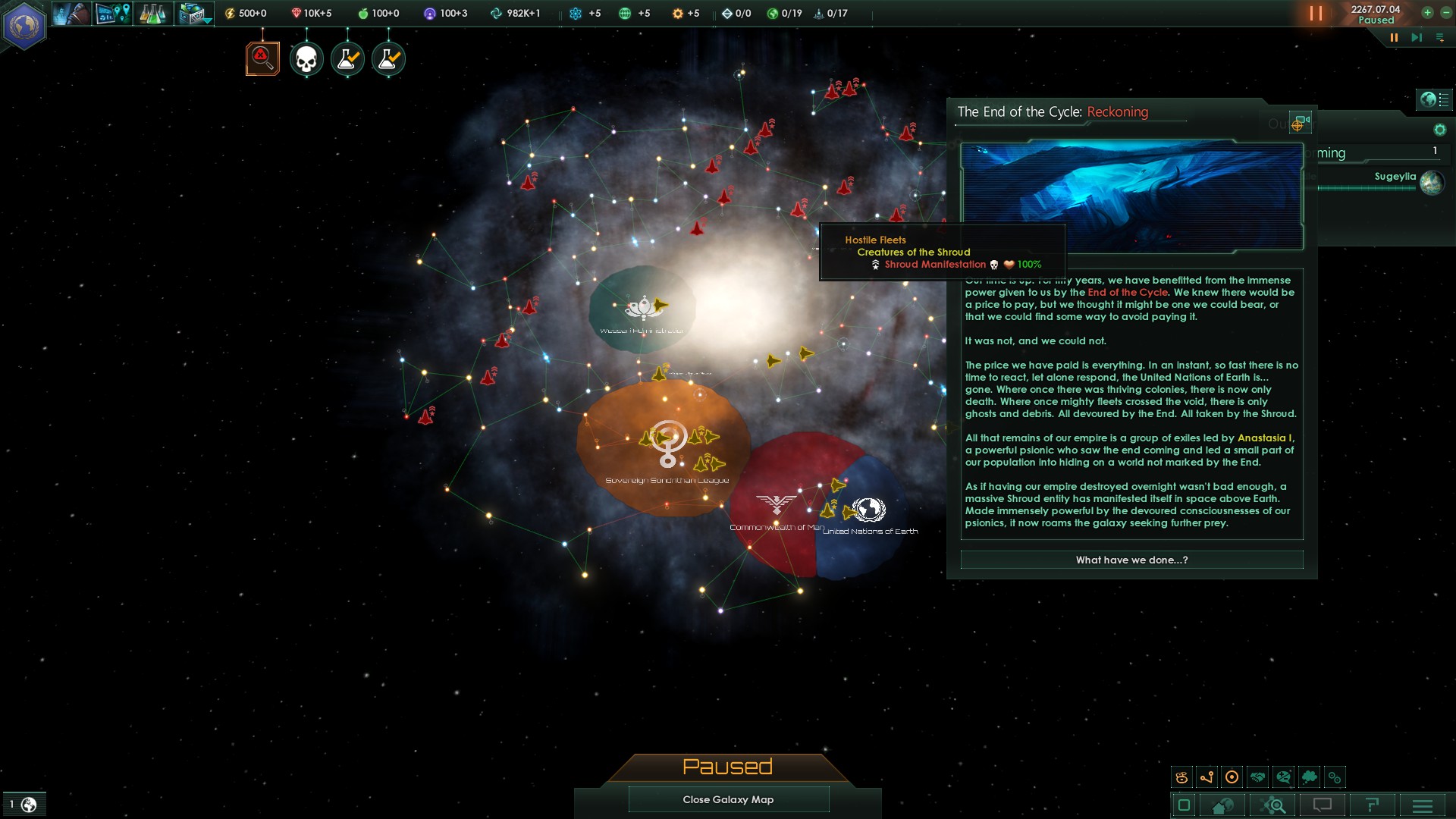This screenshot has width=1456, height=819.
Task: Toggle the handshake diplomatic map mode
Action: coord(1258,777)
